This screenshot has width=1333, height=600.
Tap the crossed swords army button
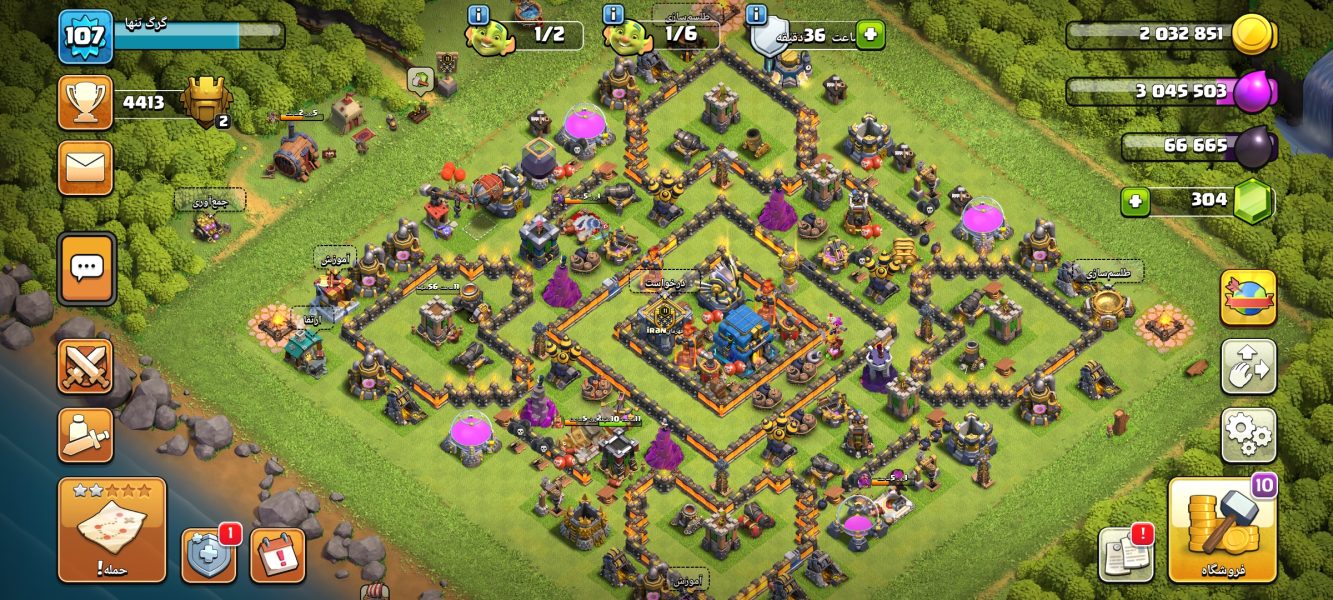(x=85, y=366)
